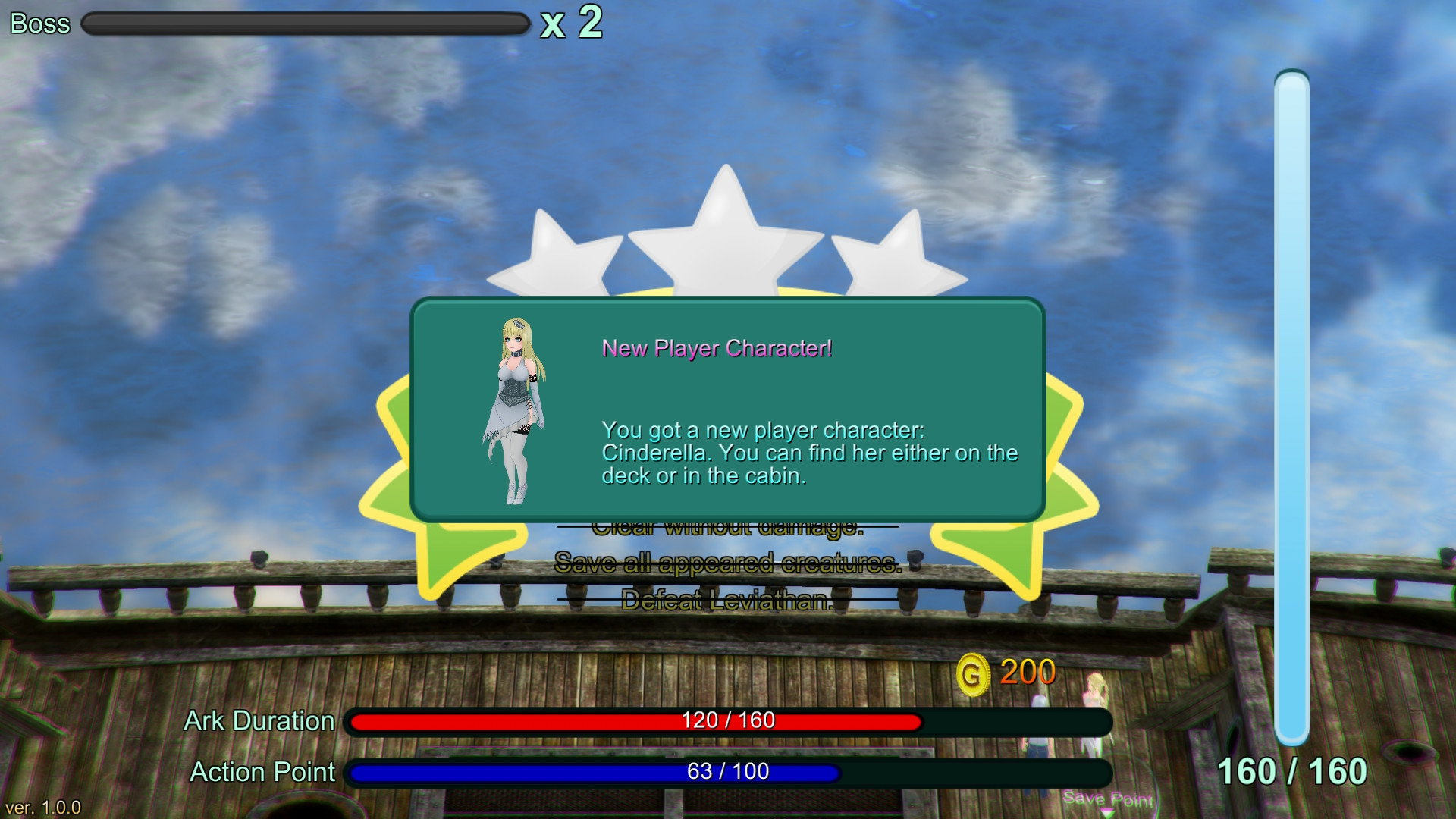Toggle the Clear without damage objective
Screen dimensions: 1456x819
[x=729, y=527]
